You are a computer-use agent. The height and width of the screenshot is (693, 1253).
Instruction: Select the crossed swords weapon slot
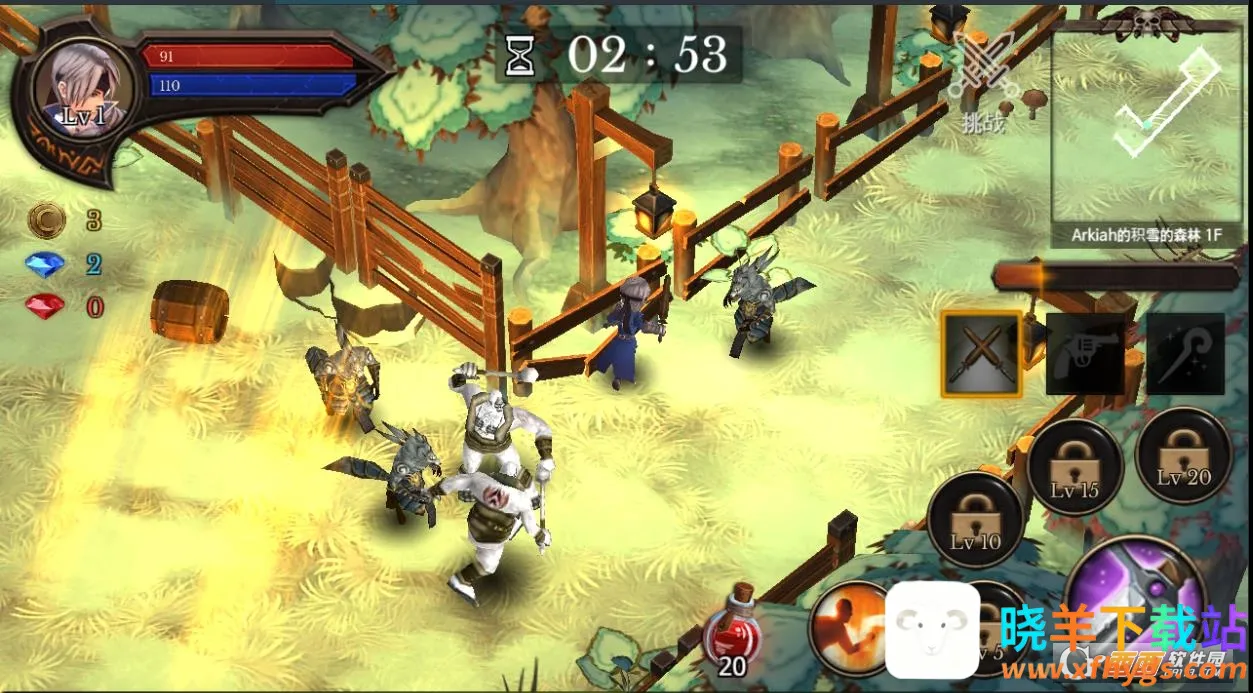coord(981,354)
